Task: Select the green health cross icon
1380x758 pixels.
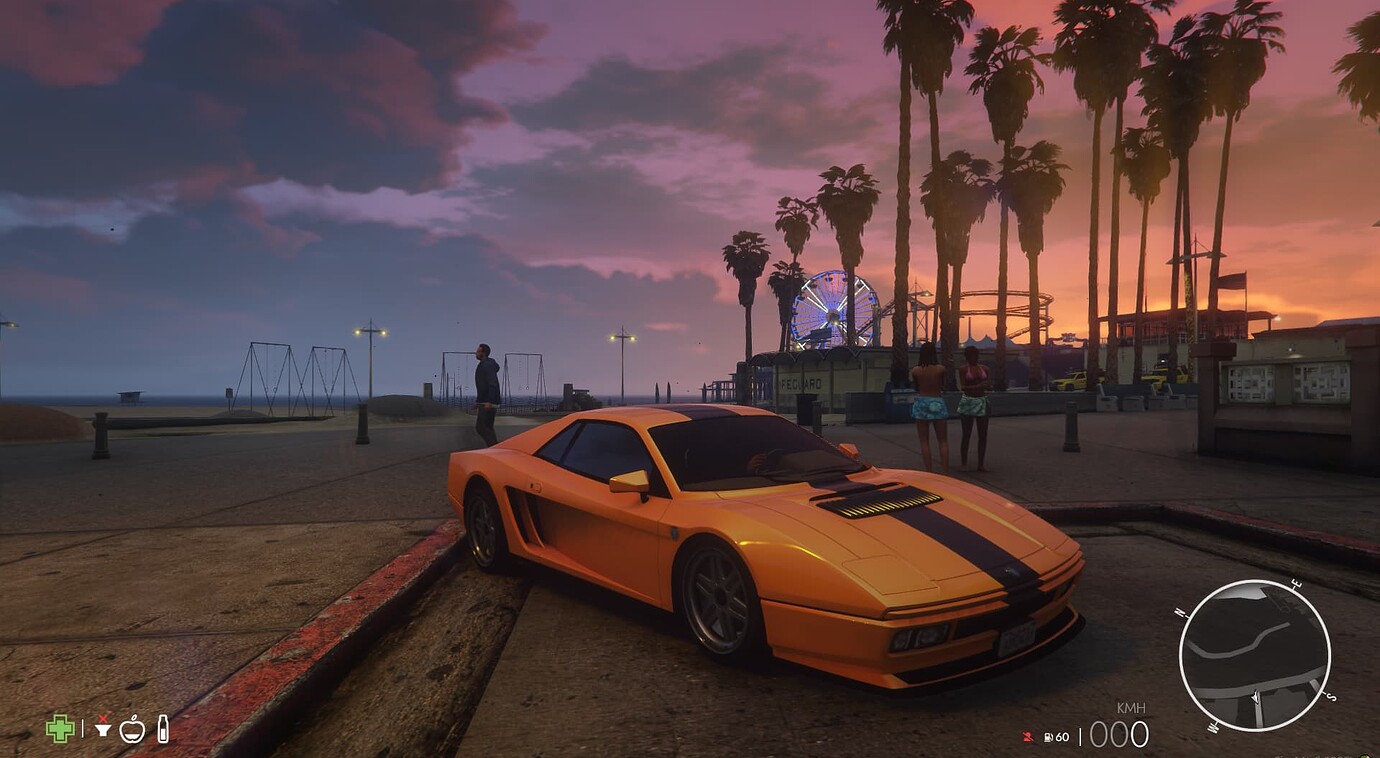Action: [60, 728]
